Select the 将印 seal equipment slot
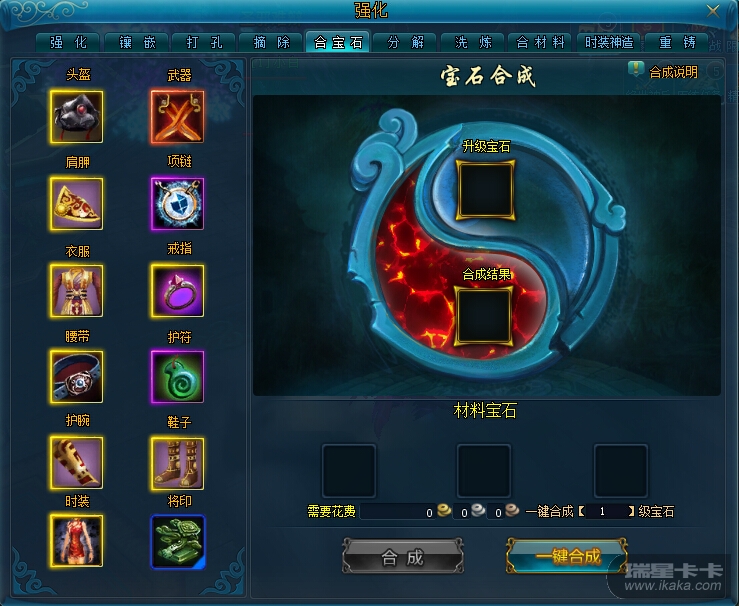Image resolution: width=739 pixels, height=606 pixels. [x=177, y=541]
